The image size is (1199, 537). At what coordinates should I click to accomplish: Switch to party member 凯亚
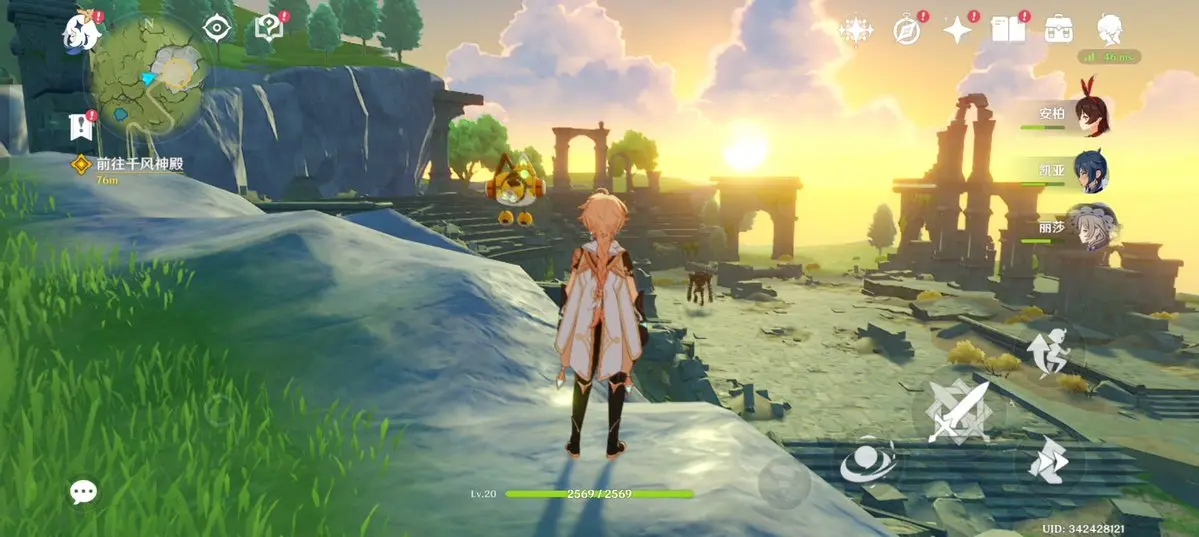click(x=1090, y=172)
